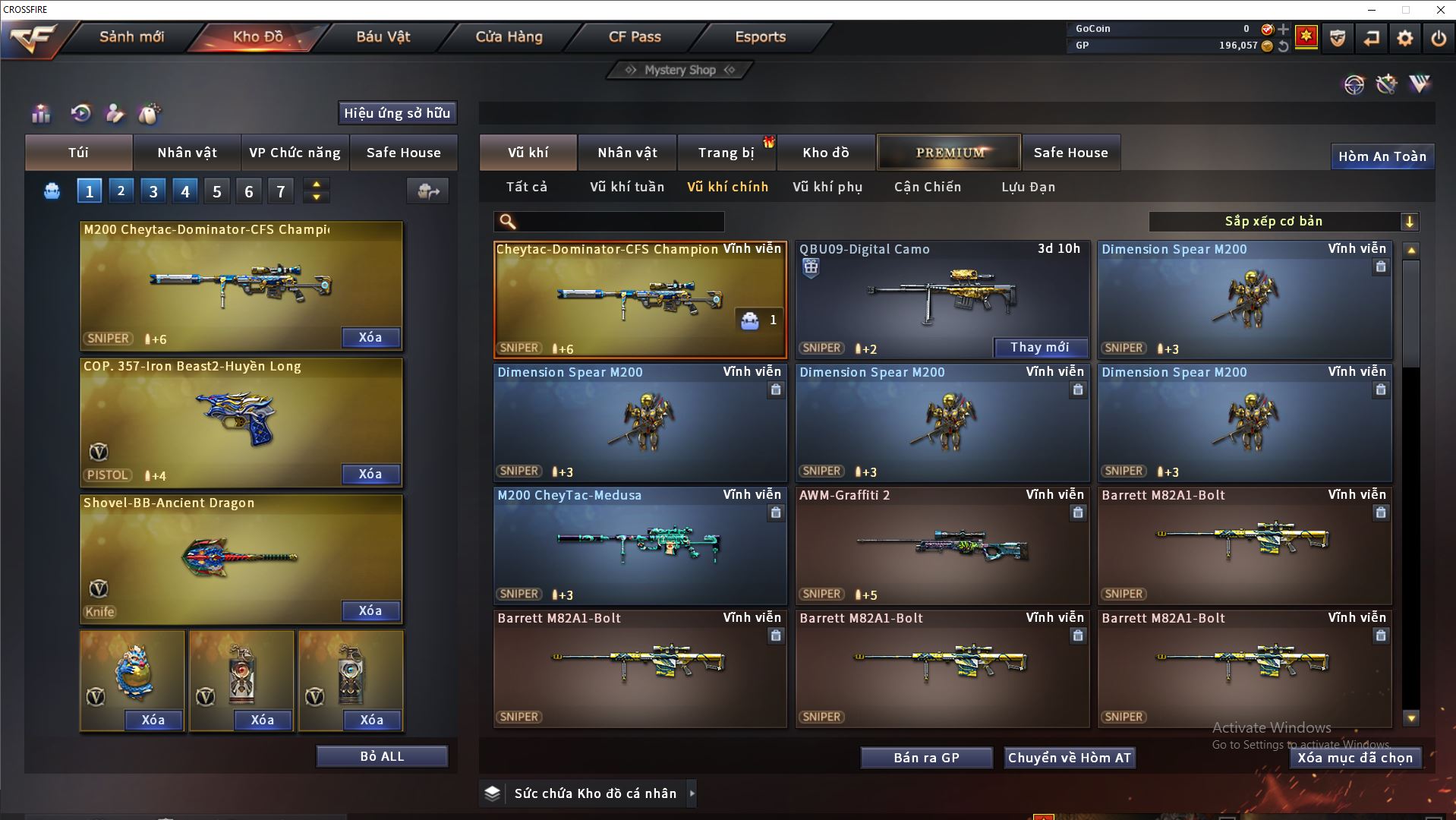
Task: Show the Cận Chiến melee category
Action: pos(928,187)
